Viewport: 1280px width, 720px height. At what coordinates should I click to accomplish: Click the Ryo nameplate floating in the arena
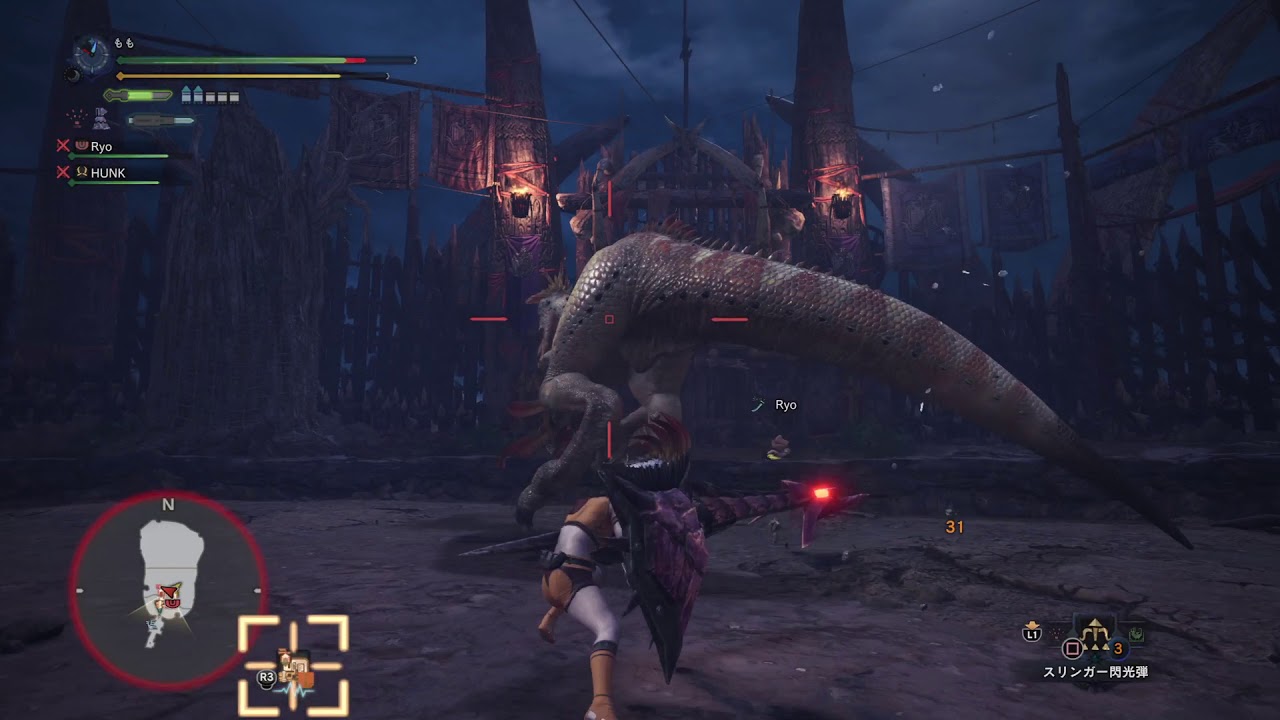click(784, 405)
